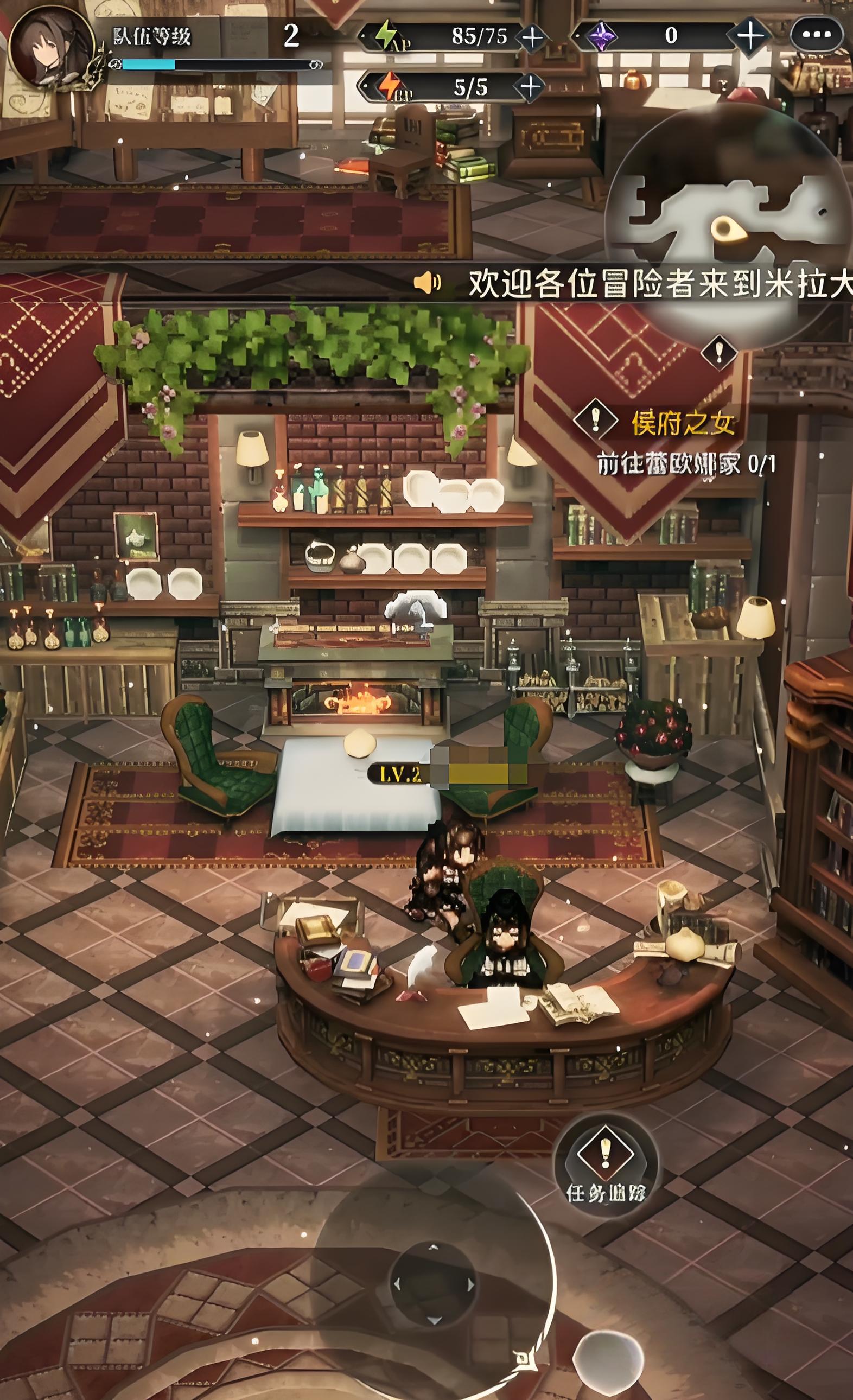Open the three-dot more options menu
The image size is (853, 1400).
(817, 35)
